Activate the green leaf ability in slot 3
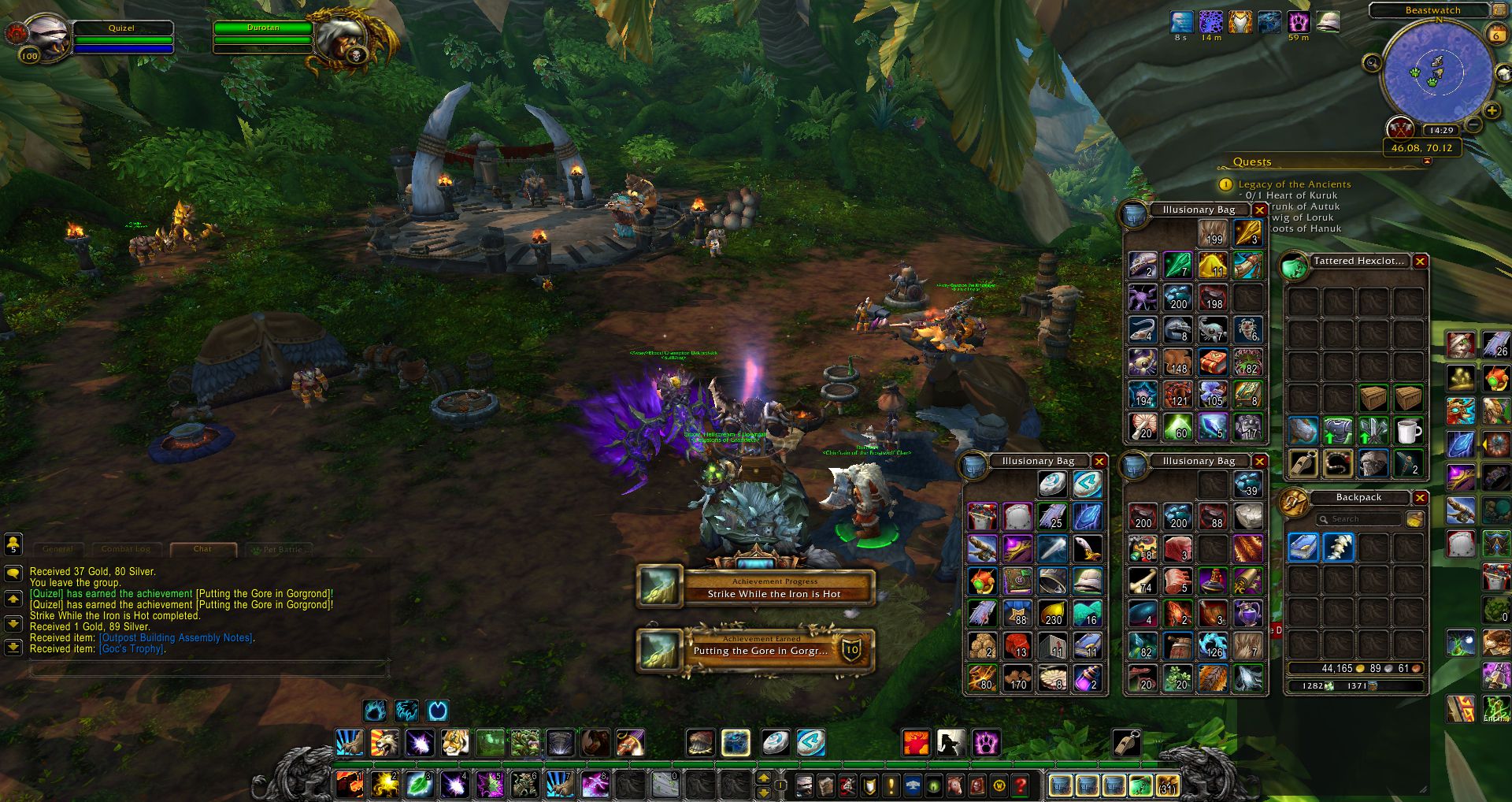The height and width of the screenshot is (802, 1512). pyautogui.click(x=420, y=785)
